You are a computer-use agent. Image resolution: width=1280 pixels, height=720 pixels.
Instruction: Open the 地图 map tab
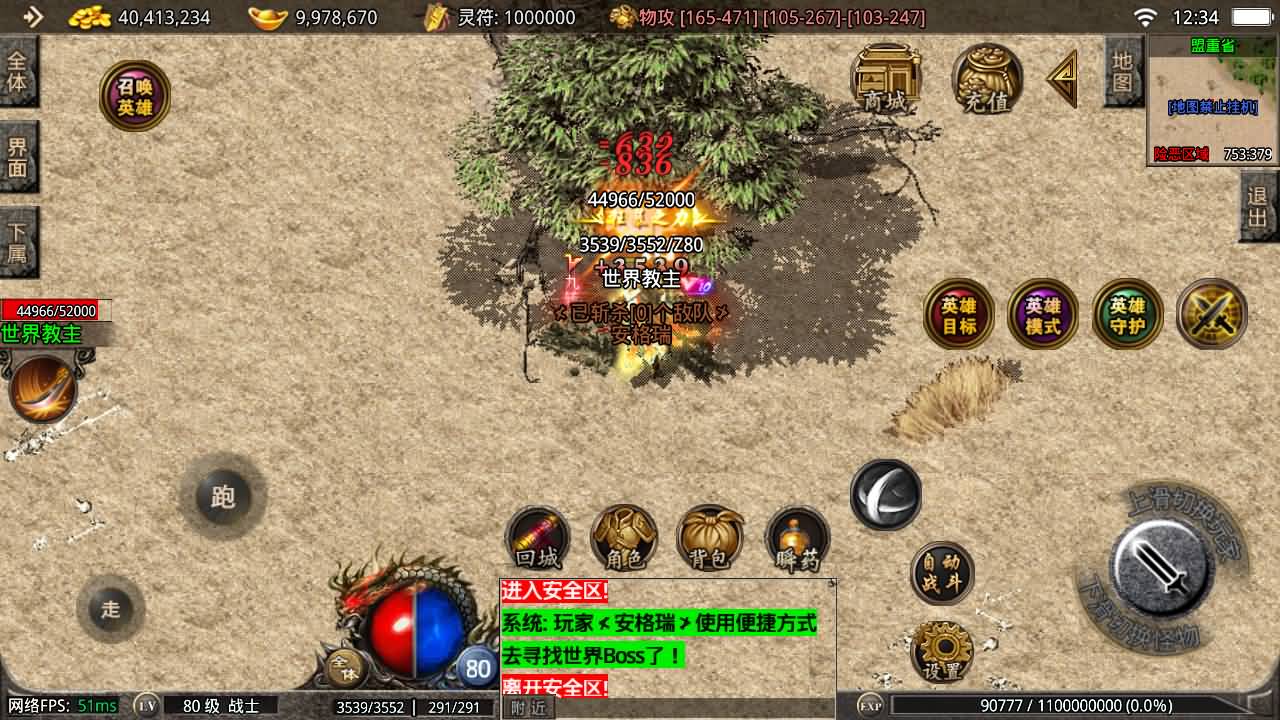click(1123, 71)
